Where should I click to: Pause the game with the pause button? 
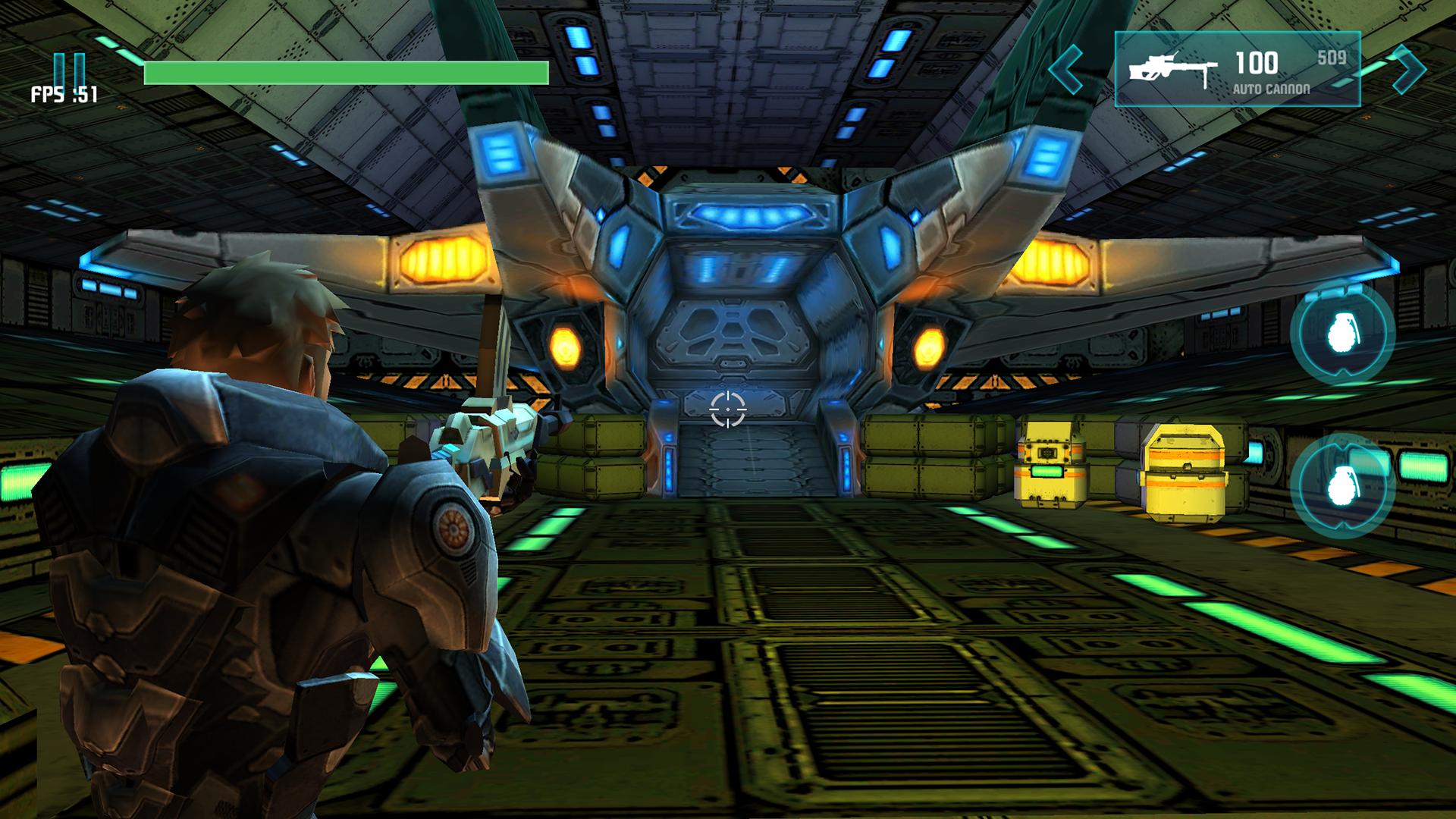click(x=69, y=70)
